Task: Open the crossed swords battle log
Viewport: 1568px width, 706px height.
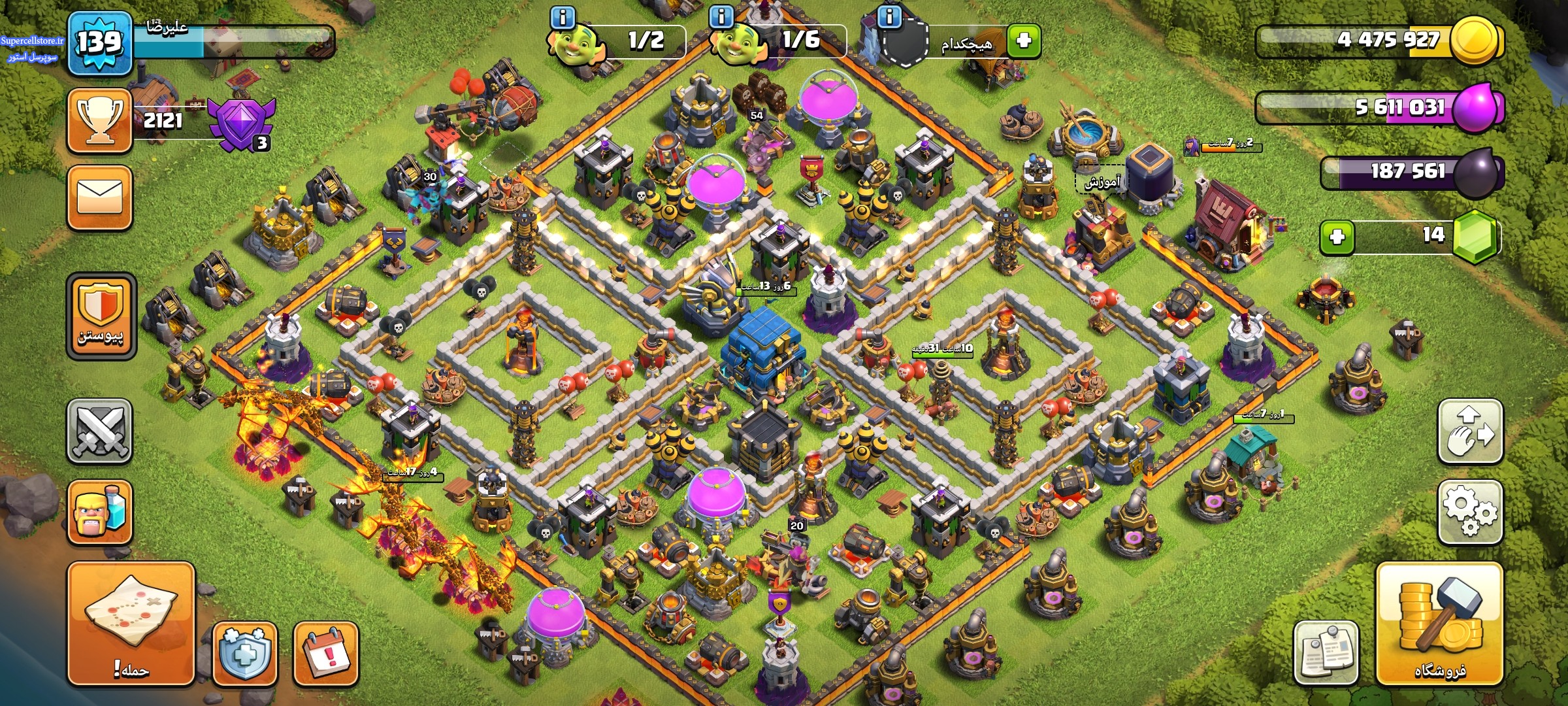Action: click(100, 431)
